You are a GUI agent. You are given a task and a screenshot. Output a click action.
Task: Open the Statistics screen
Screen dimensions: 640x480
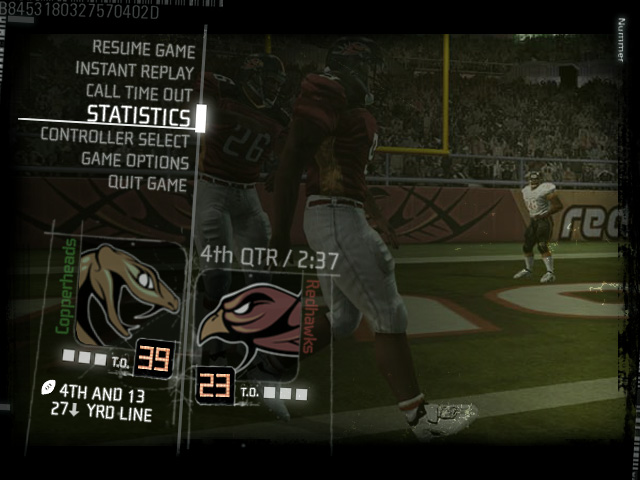click(138, 116)
